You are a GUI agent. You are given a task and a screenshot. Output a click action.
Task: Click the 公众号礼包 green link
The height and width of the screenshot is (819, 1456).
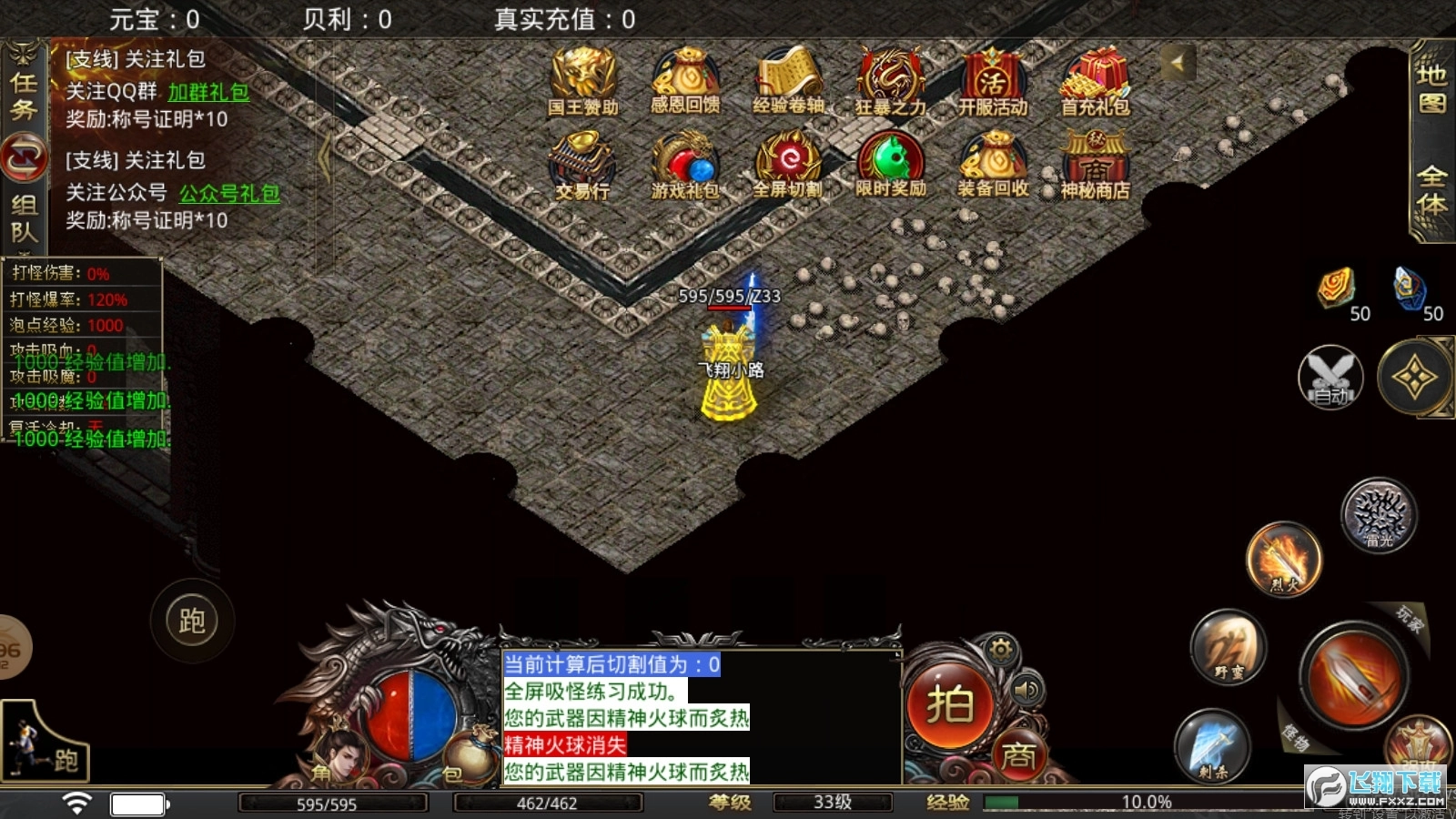pos(229,193)
